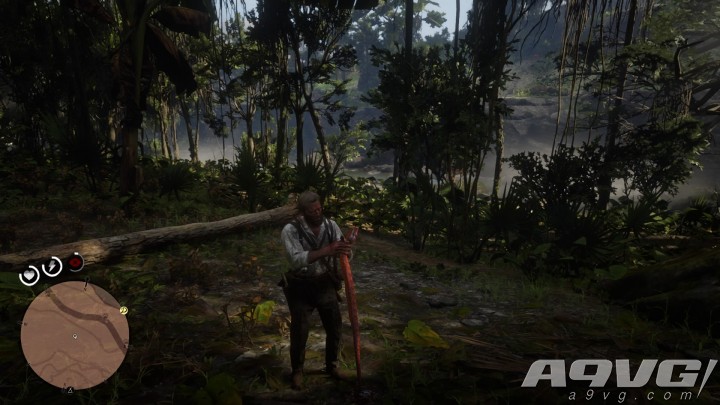This screenshot has width=720, height=405.
Task: Select the red Dead Eye core icon
Action: (x=75, y=262)
